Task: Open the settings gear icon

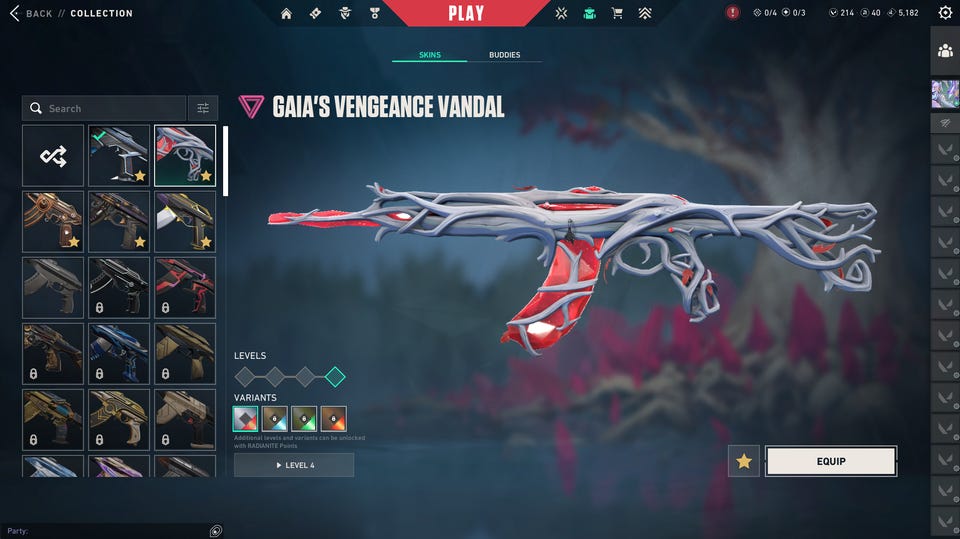Action: coord(945,13)
